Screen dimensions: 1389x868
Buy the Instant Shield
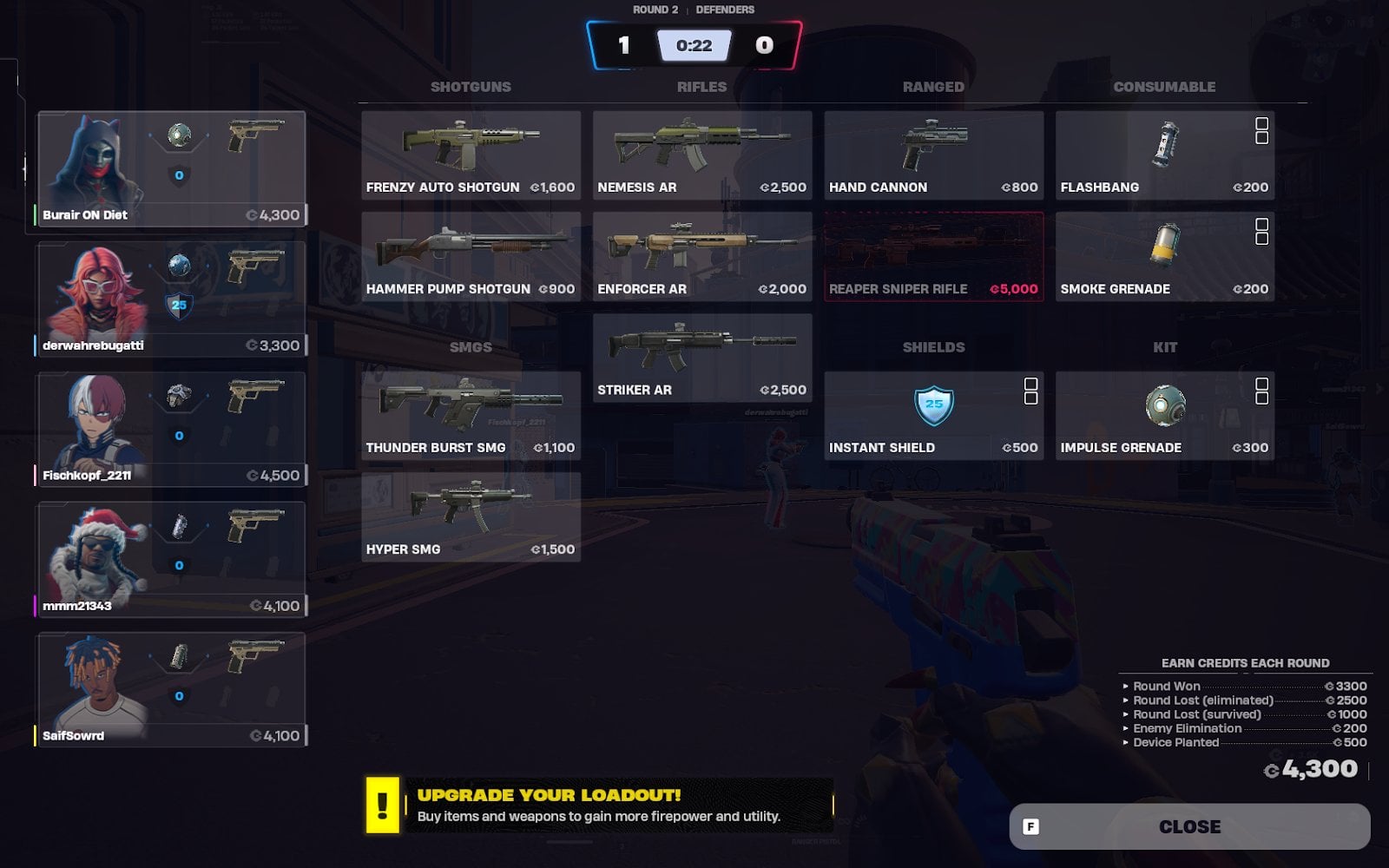(x=933, y=415)
